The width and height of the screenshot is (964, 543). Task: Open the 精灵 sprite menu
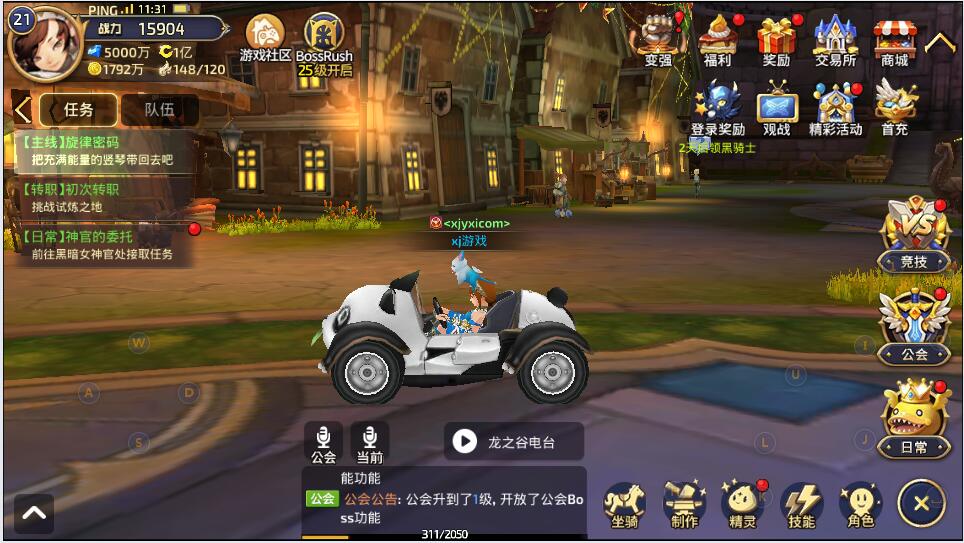click(x=742, y=504)
